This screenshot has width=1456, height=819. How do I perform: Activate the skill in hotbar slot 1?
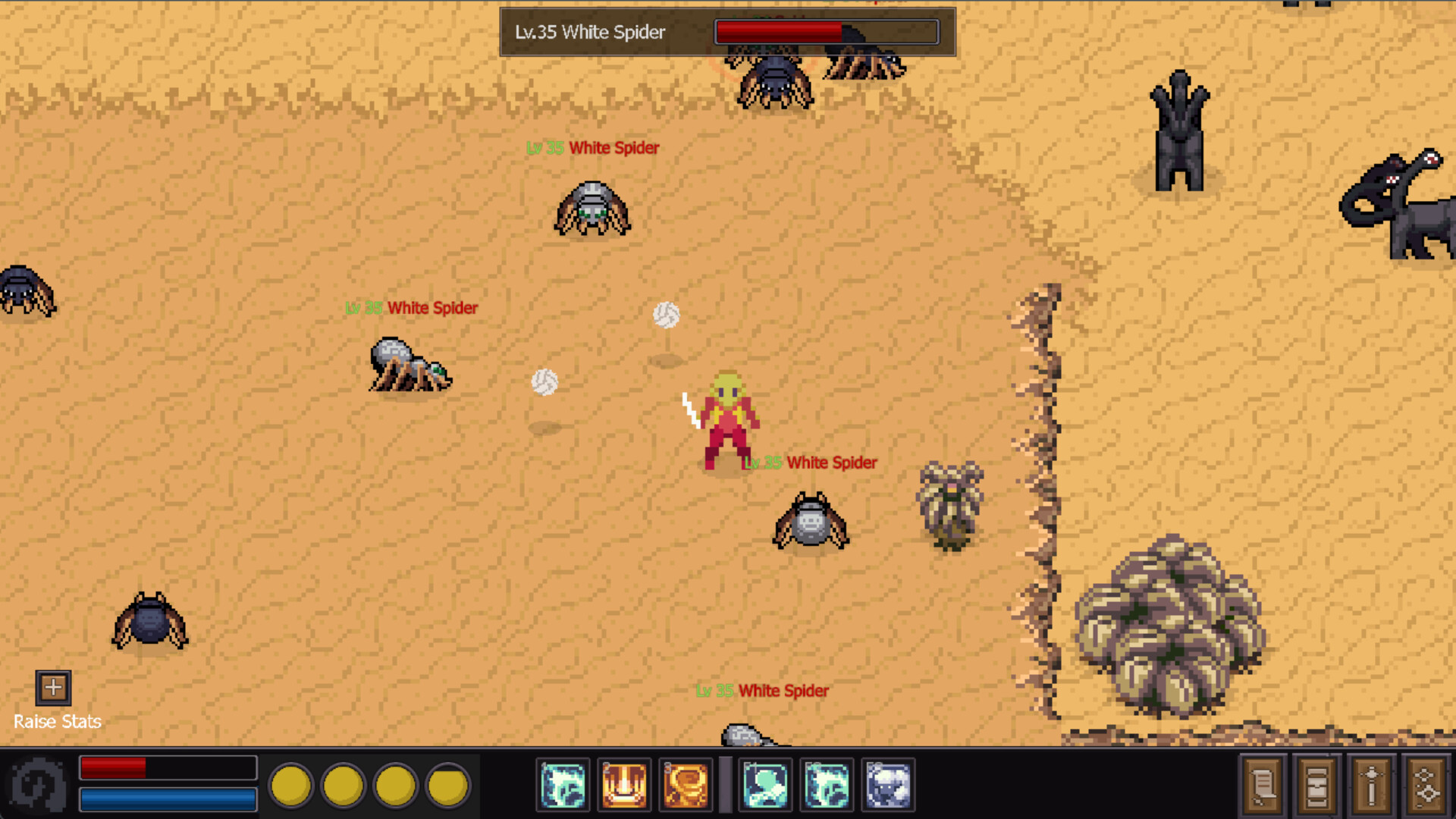point(562,785)
